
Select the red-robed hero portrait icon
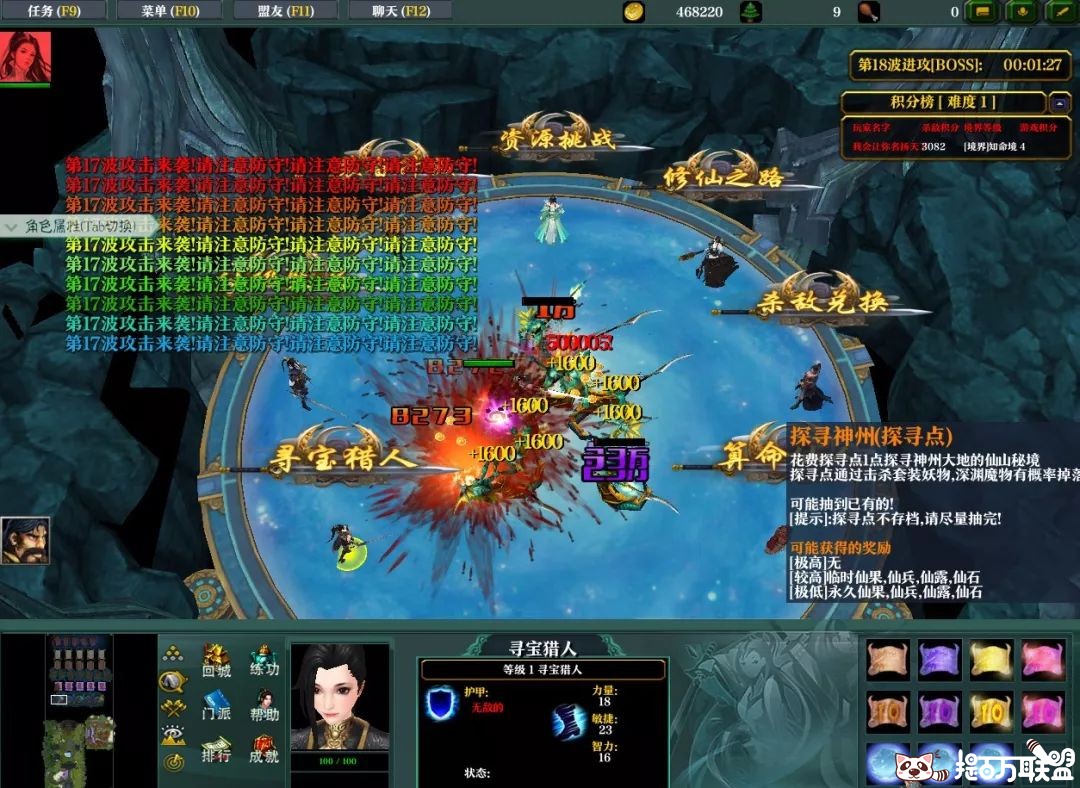click(x=25, y=56)
